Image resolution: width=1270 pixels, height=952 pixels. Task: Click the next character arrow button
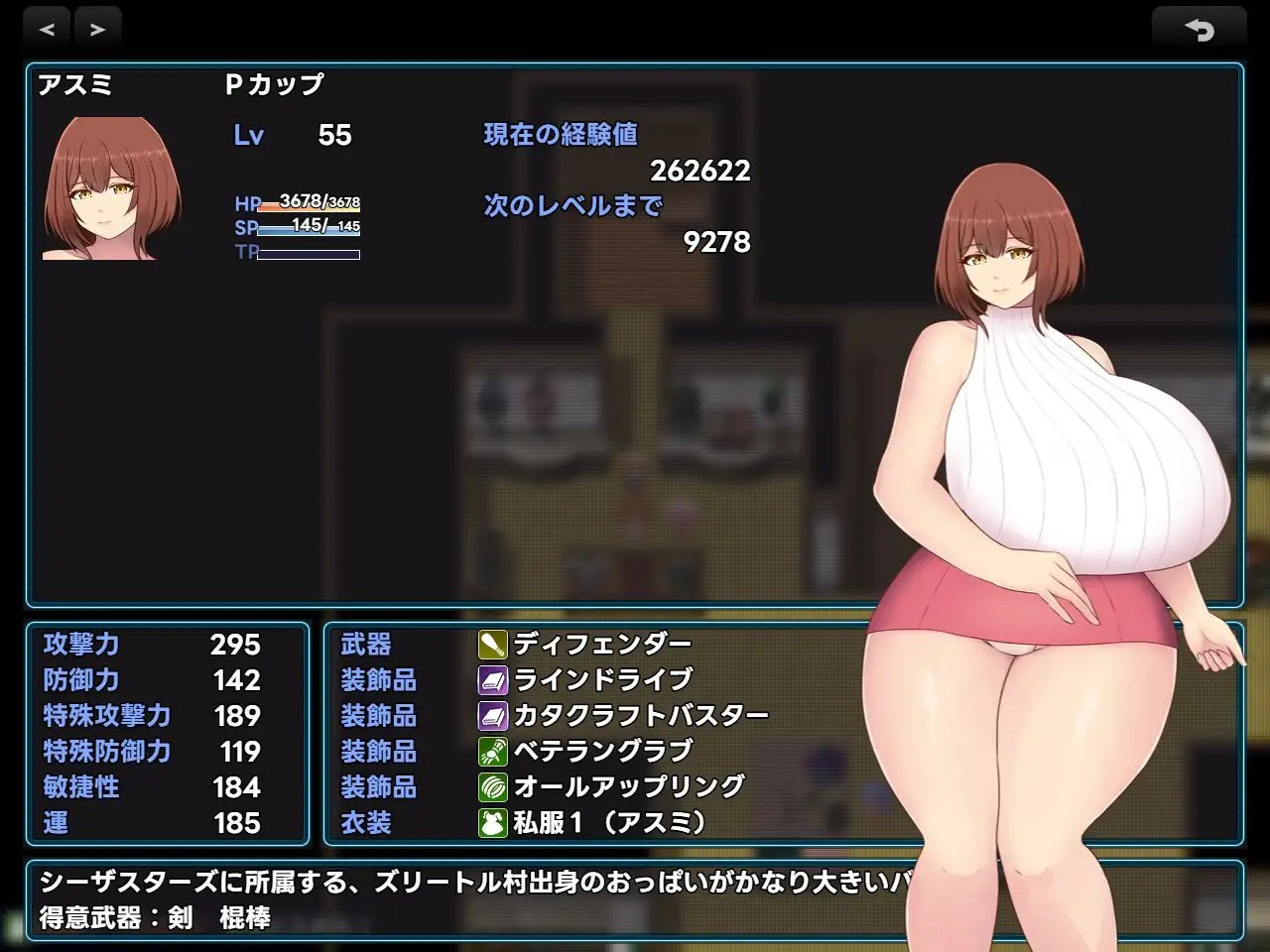pos(96,29)
